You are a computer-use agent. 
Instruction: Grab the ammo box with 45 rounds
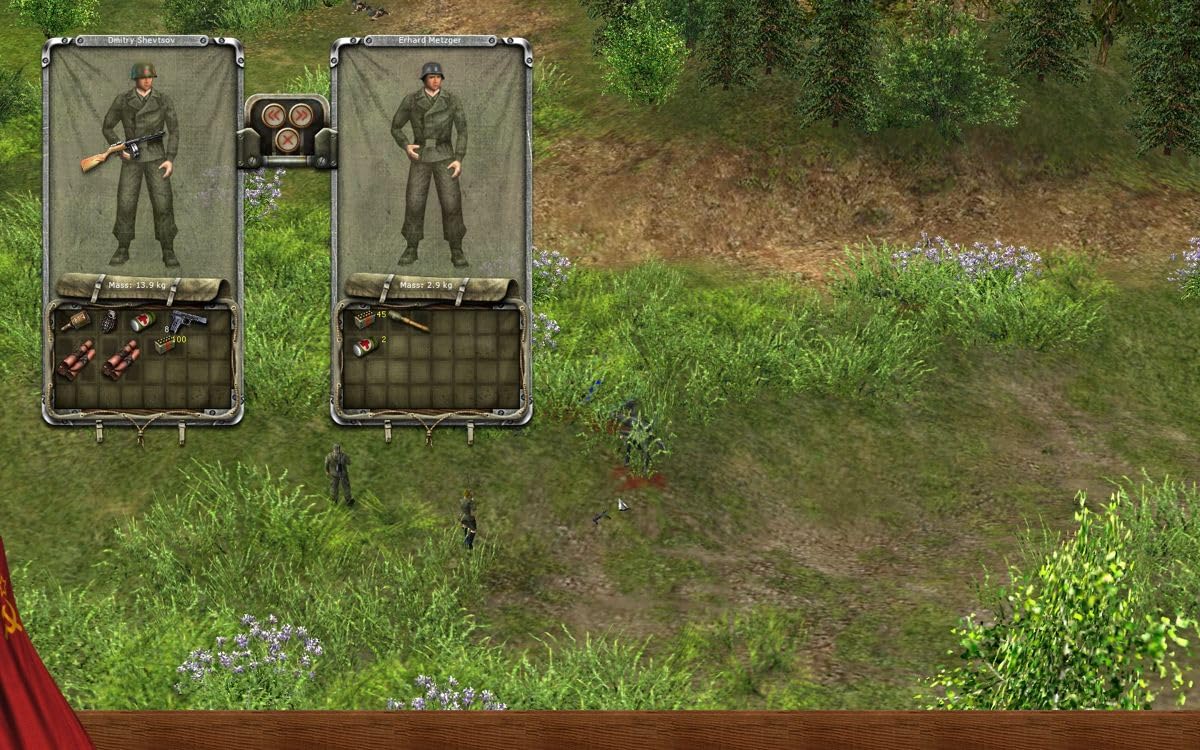(x=364, y=321)
